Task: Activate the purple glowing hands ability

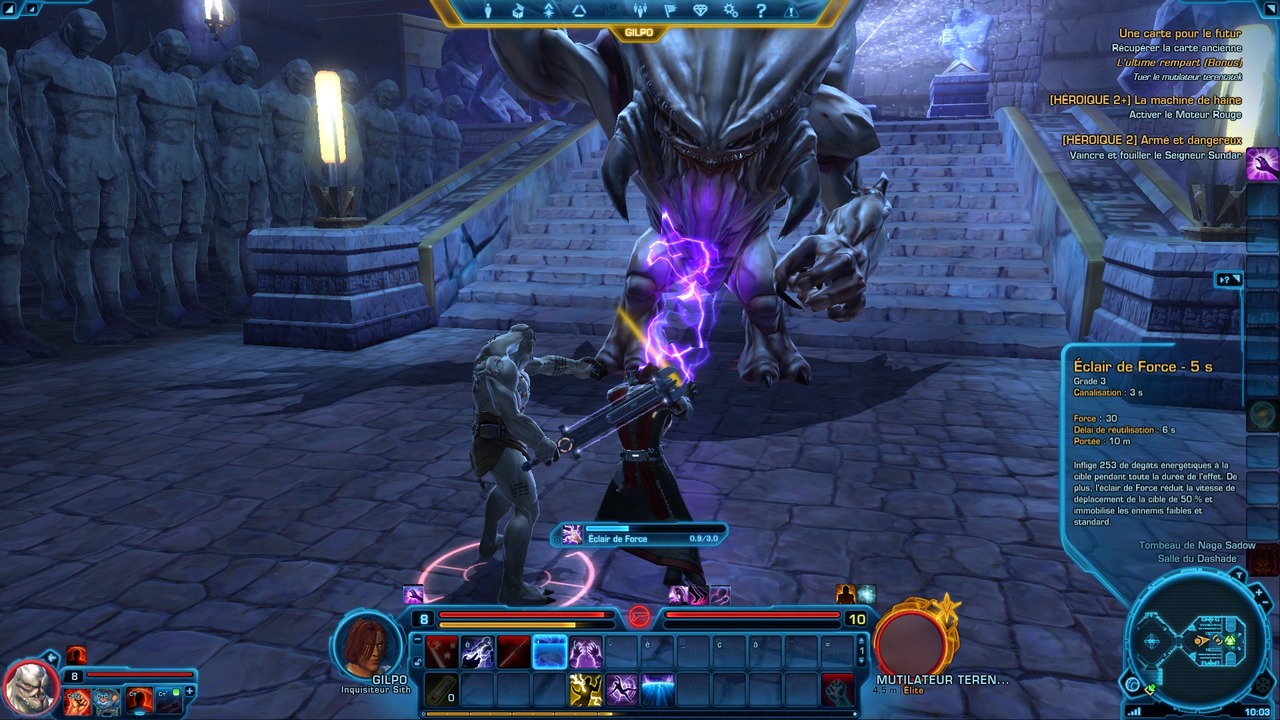Action: [x=586, y=652]
